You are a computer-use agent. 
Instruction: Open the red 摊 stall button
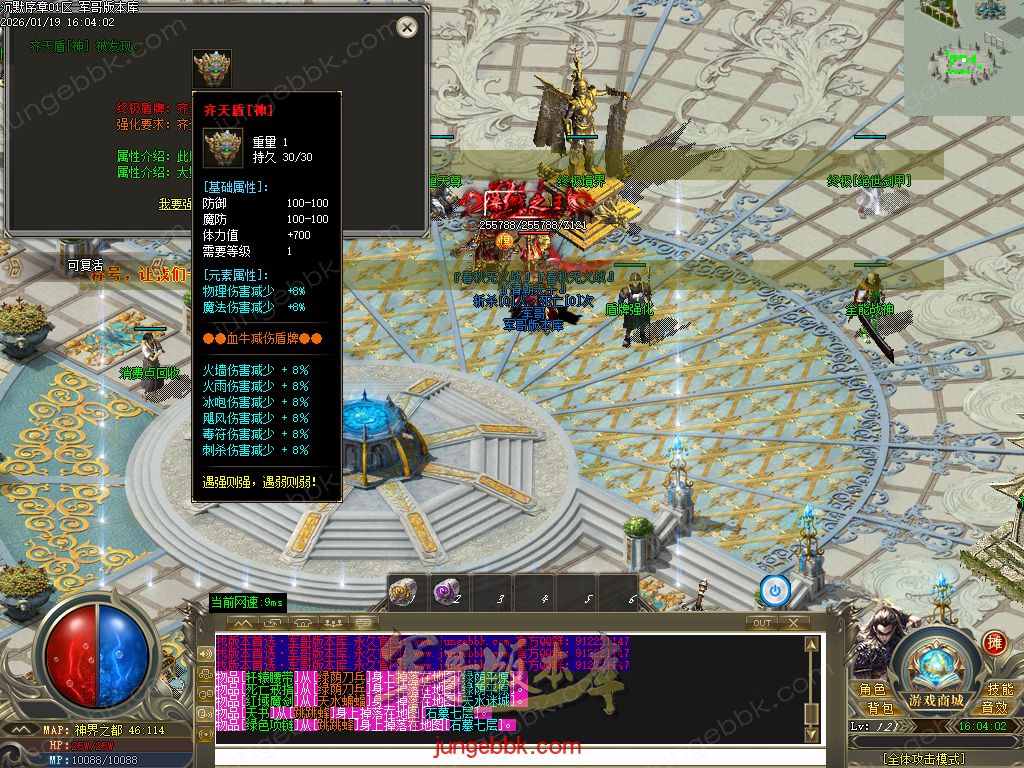click(993, 642)
